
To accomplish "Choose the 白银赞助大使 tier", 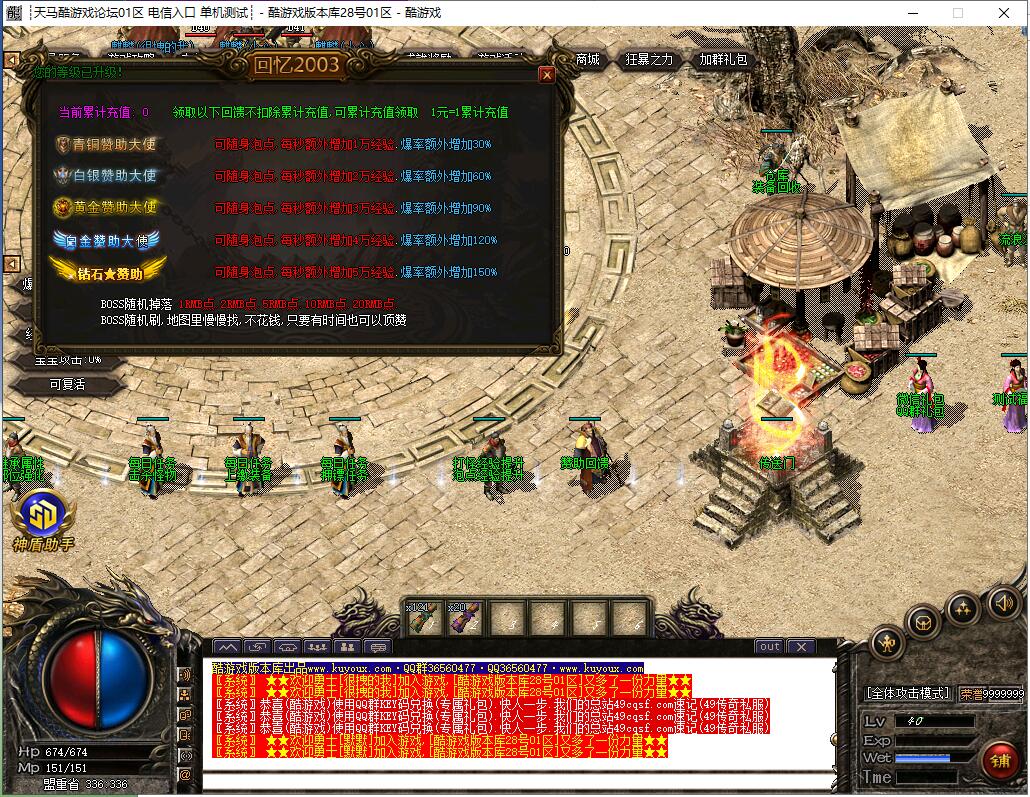I will coord(107,176).
